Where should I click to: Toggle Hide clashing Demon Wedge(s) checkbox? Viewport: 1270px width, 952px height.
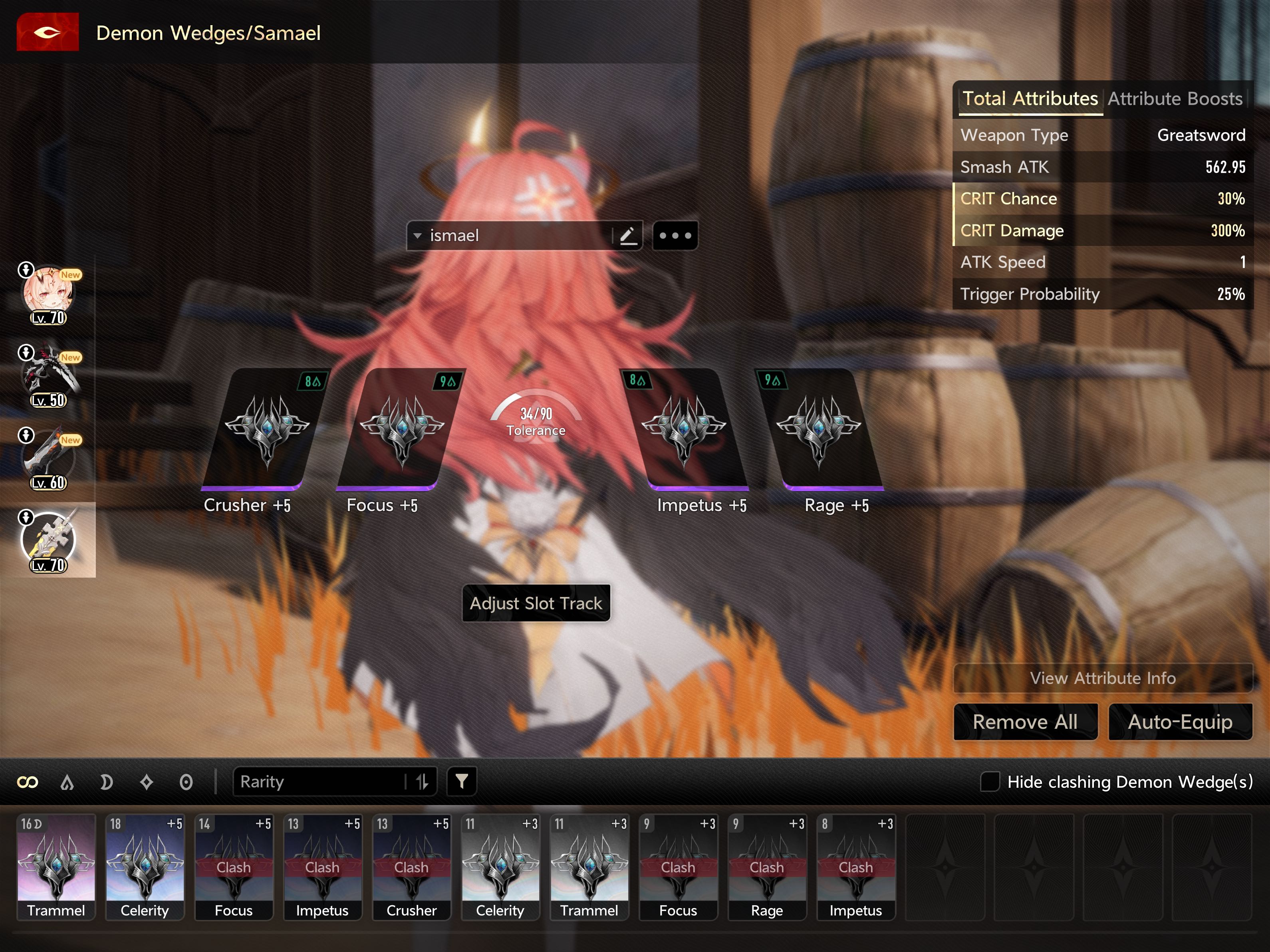[x=990, y=781]
